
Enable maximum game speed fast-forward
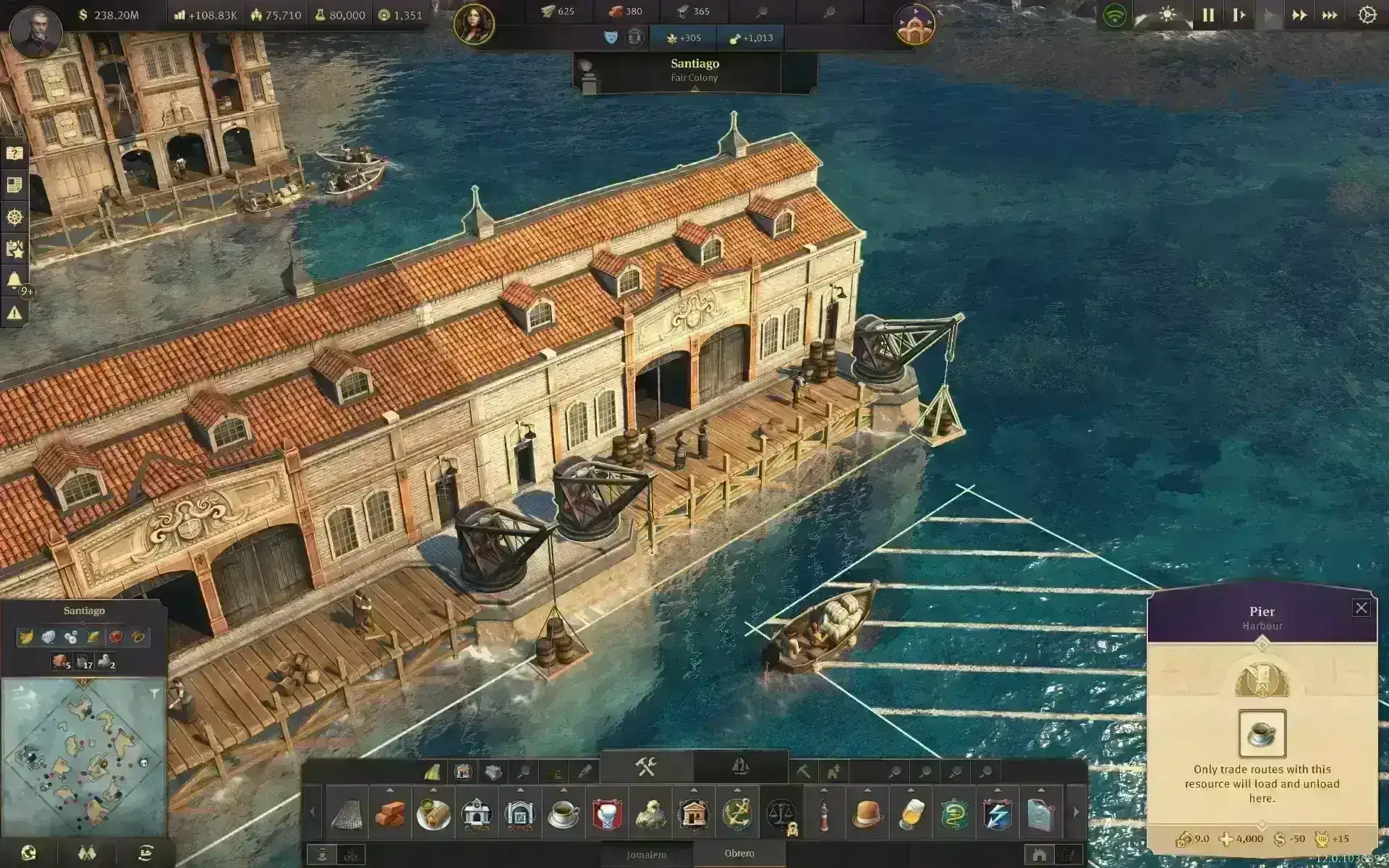[1329, 14]
